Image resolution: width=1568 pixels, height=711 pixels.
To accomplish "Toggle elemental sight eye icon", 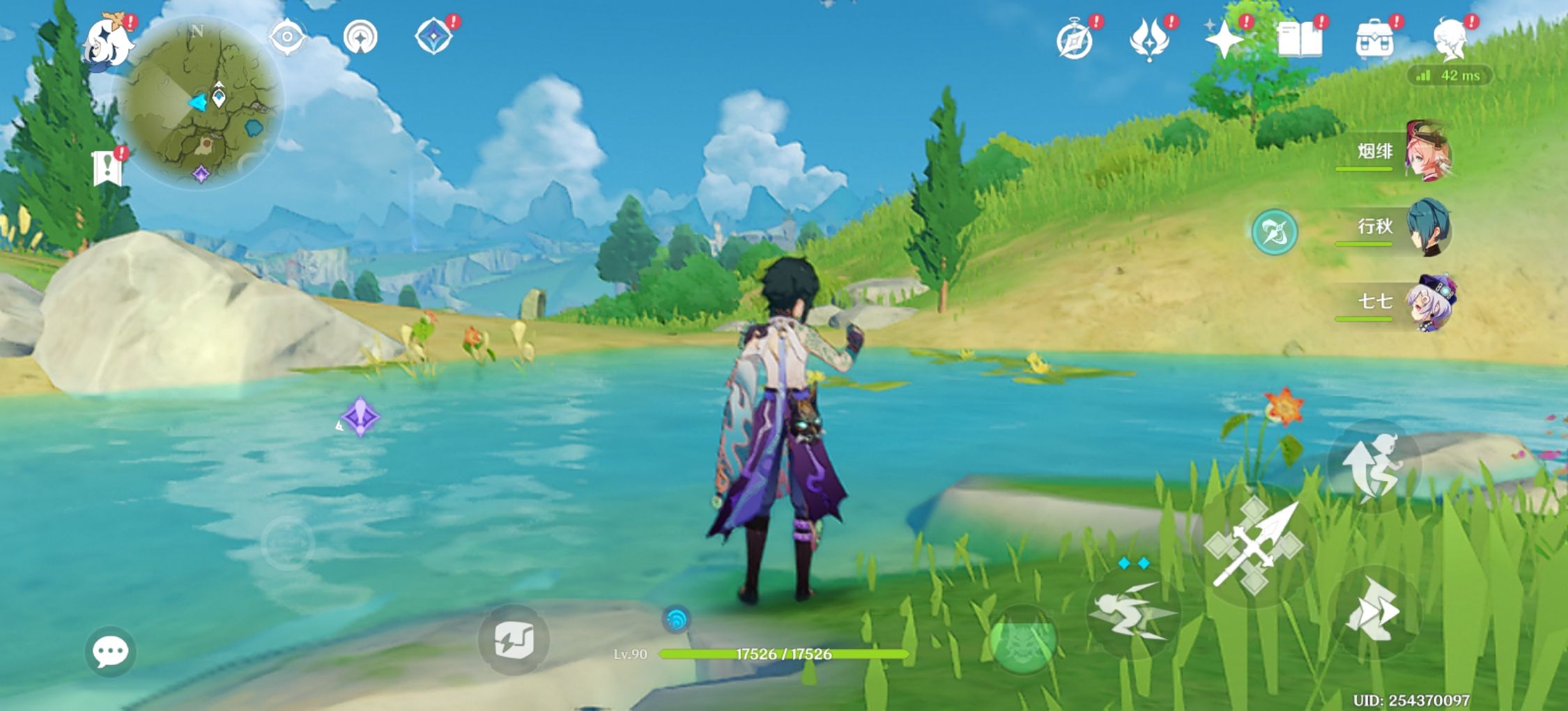I will tap(287, 36).
